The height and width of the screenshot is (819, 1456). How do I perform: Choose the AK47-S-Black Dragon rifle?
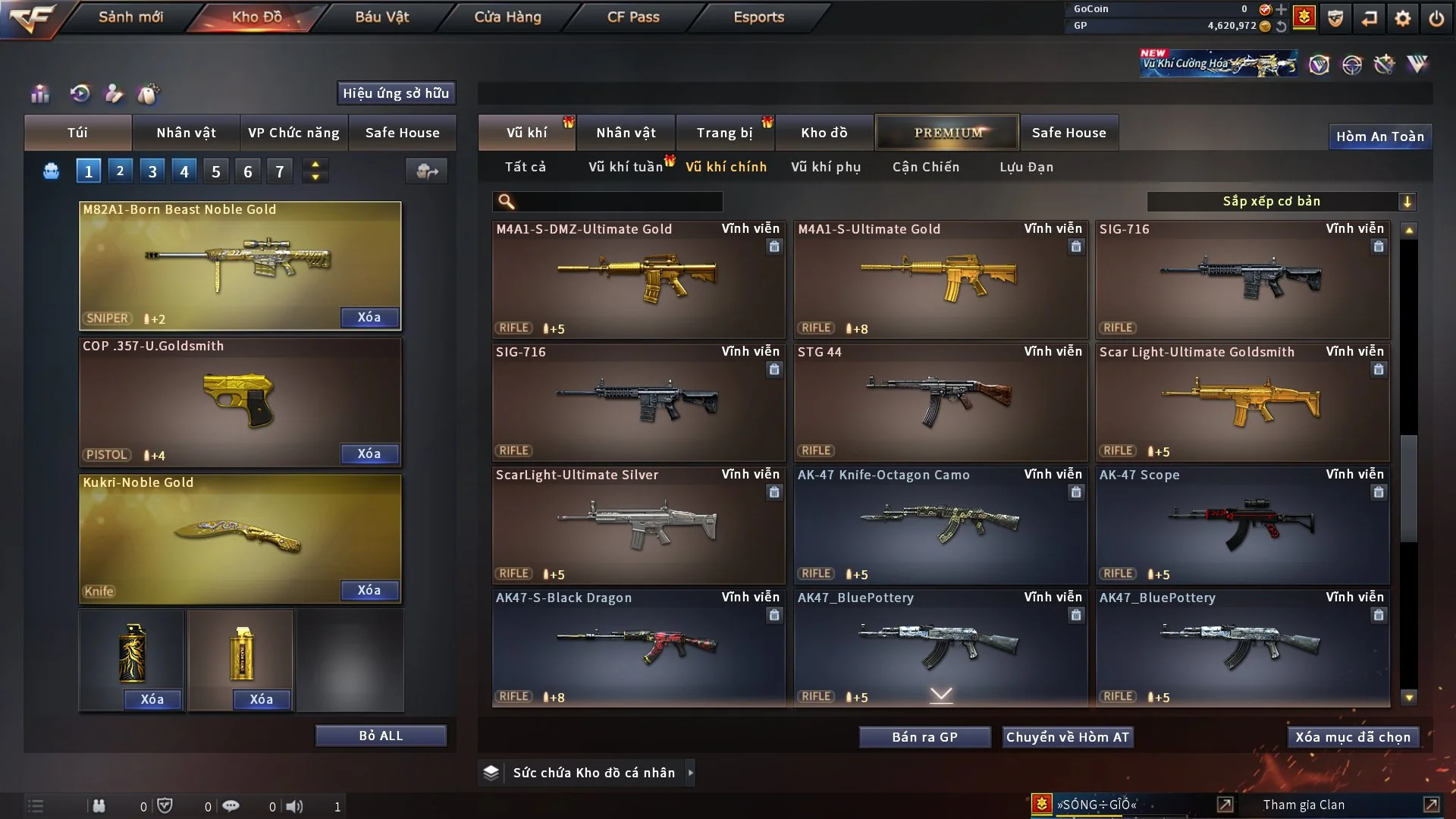pyautogui.click(x=638, y=648)
